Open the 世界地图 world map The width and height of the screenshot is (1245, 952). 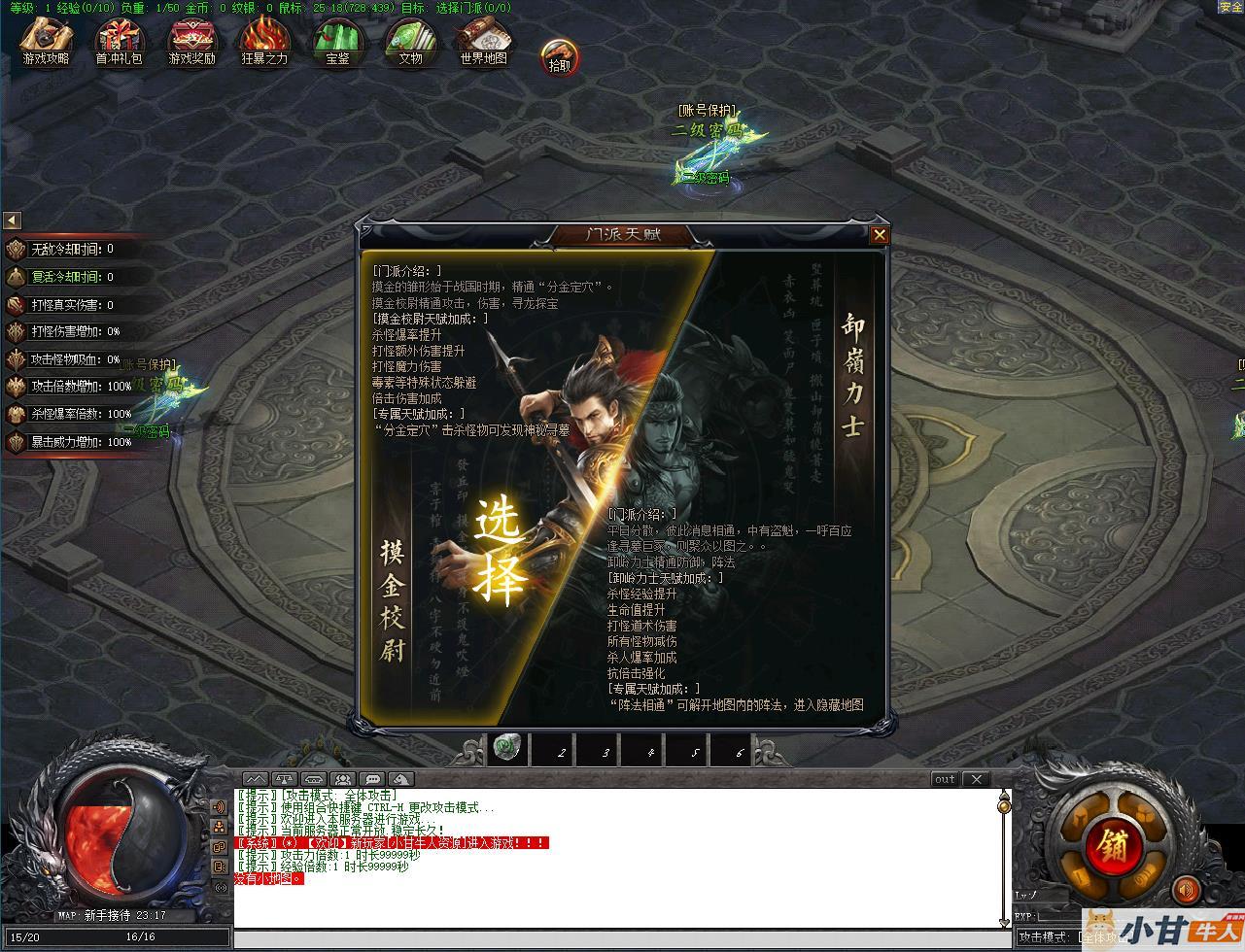tap(483, 44)
